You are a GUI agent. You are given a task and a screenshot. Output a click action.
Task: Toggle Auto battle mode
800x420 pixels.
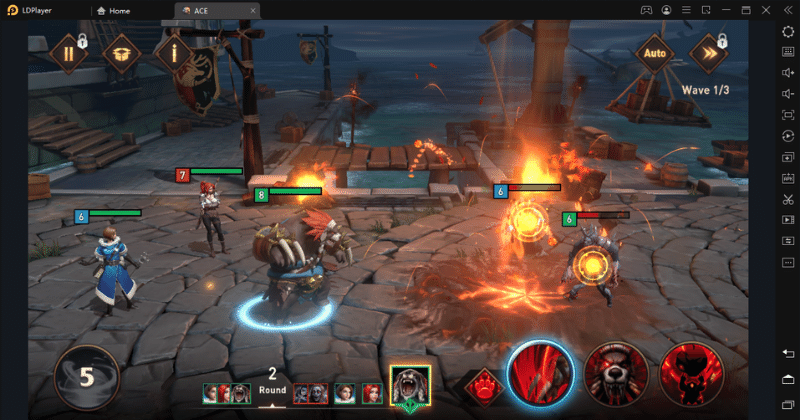click(x=655, y=52)
